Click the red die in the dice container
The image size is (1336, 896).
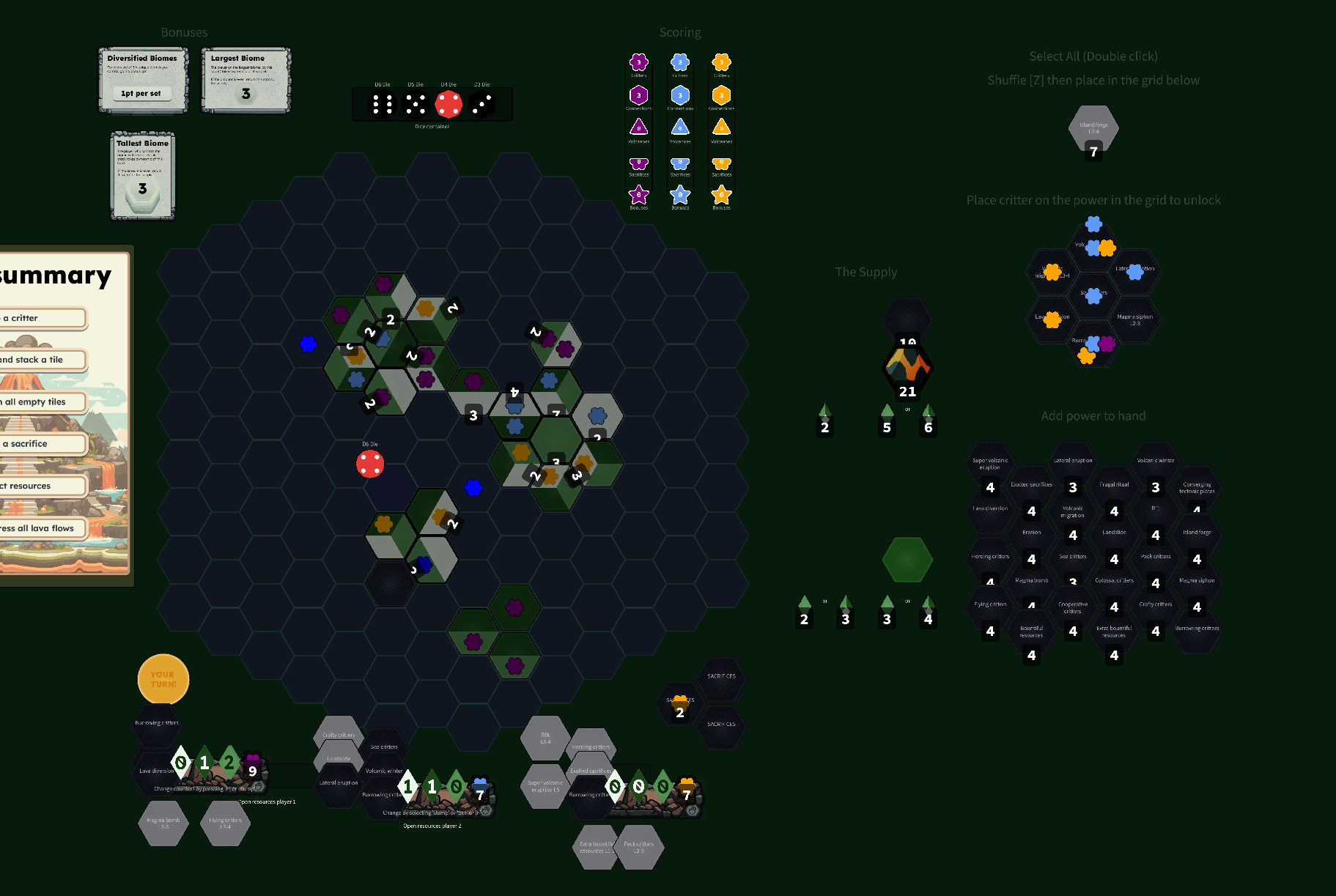pyautogui.click(x=449, y=104)
